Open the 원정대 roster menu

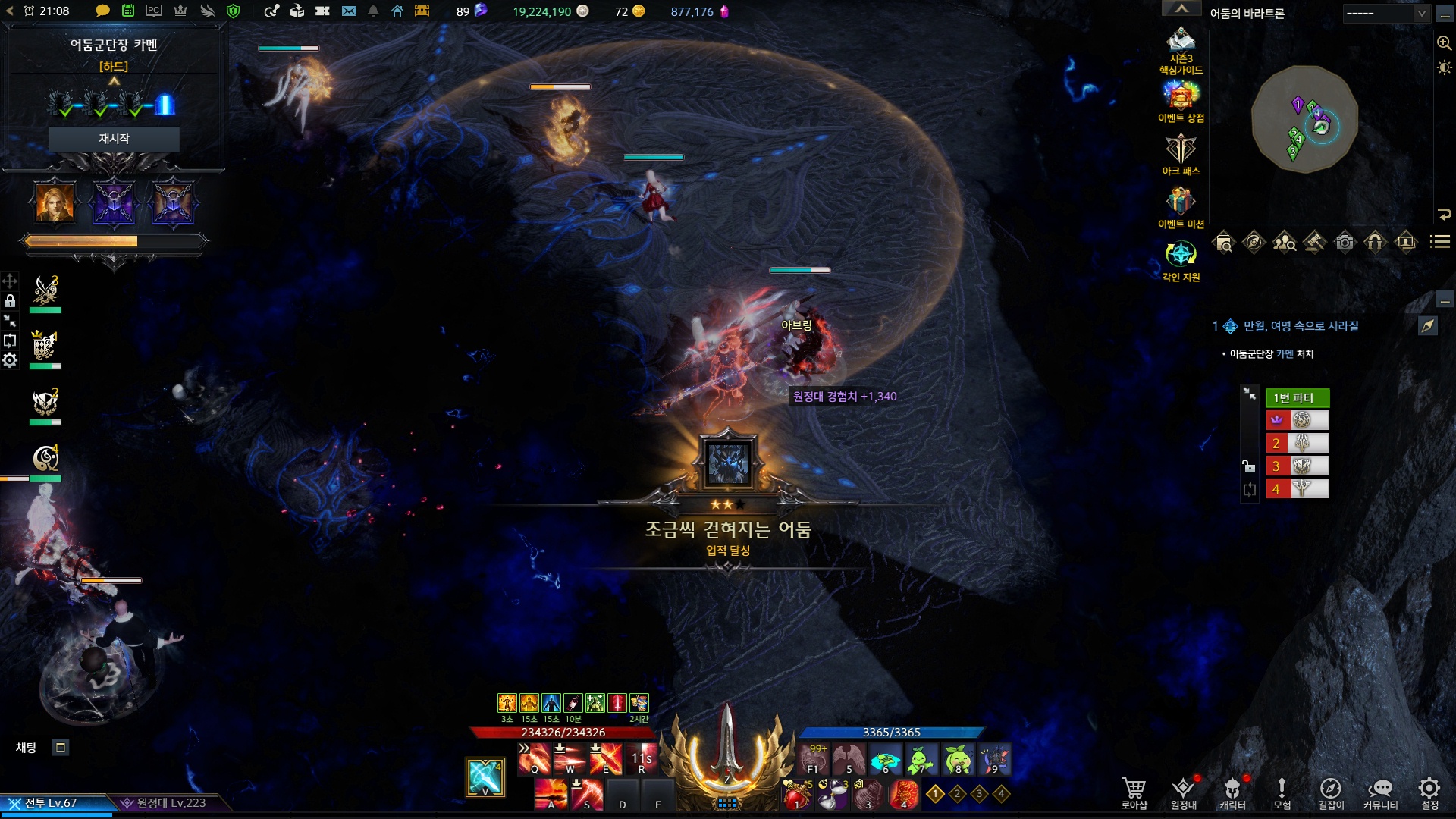(x=1183, y=792)
